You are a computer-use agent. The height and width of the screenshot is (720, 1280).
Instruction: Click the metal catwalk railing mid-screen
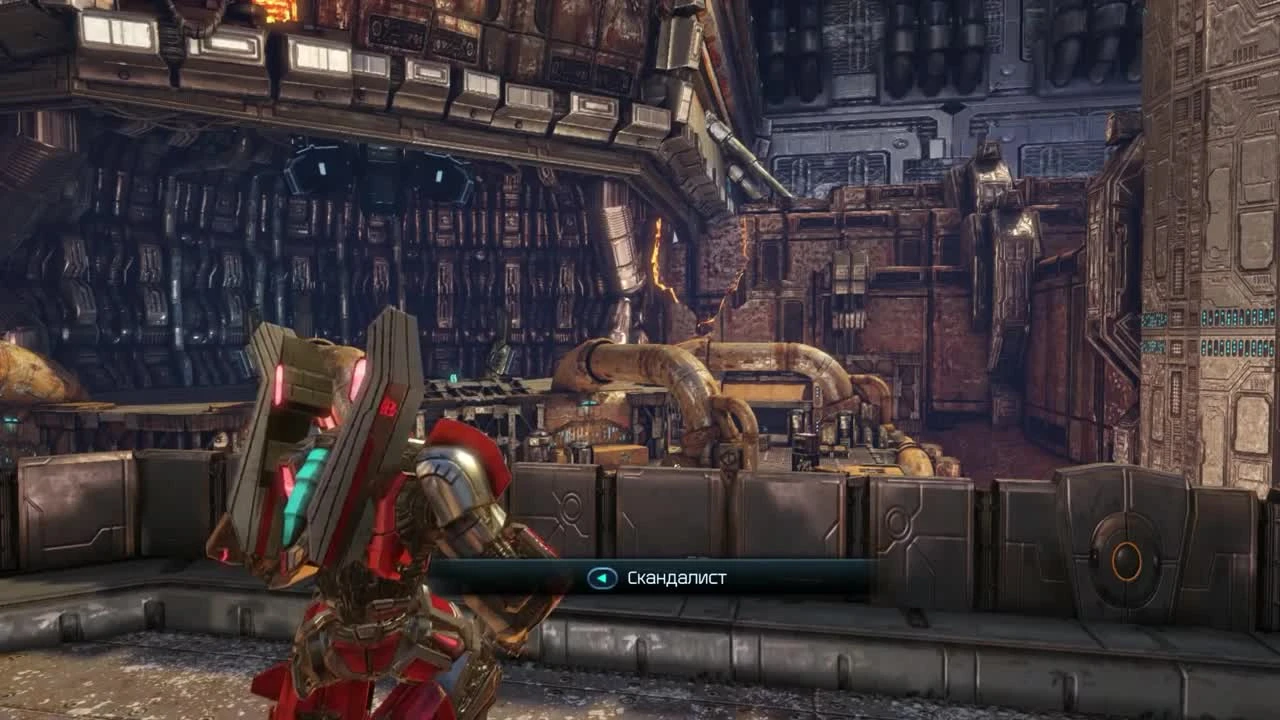tap(480, 390)
